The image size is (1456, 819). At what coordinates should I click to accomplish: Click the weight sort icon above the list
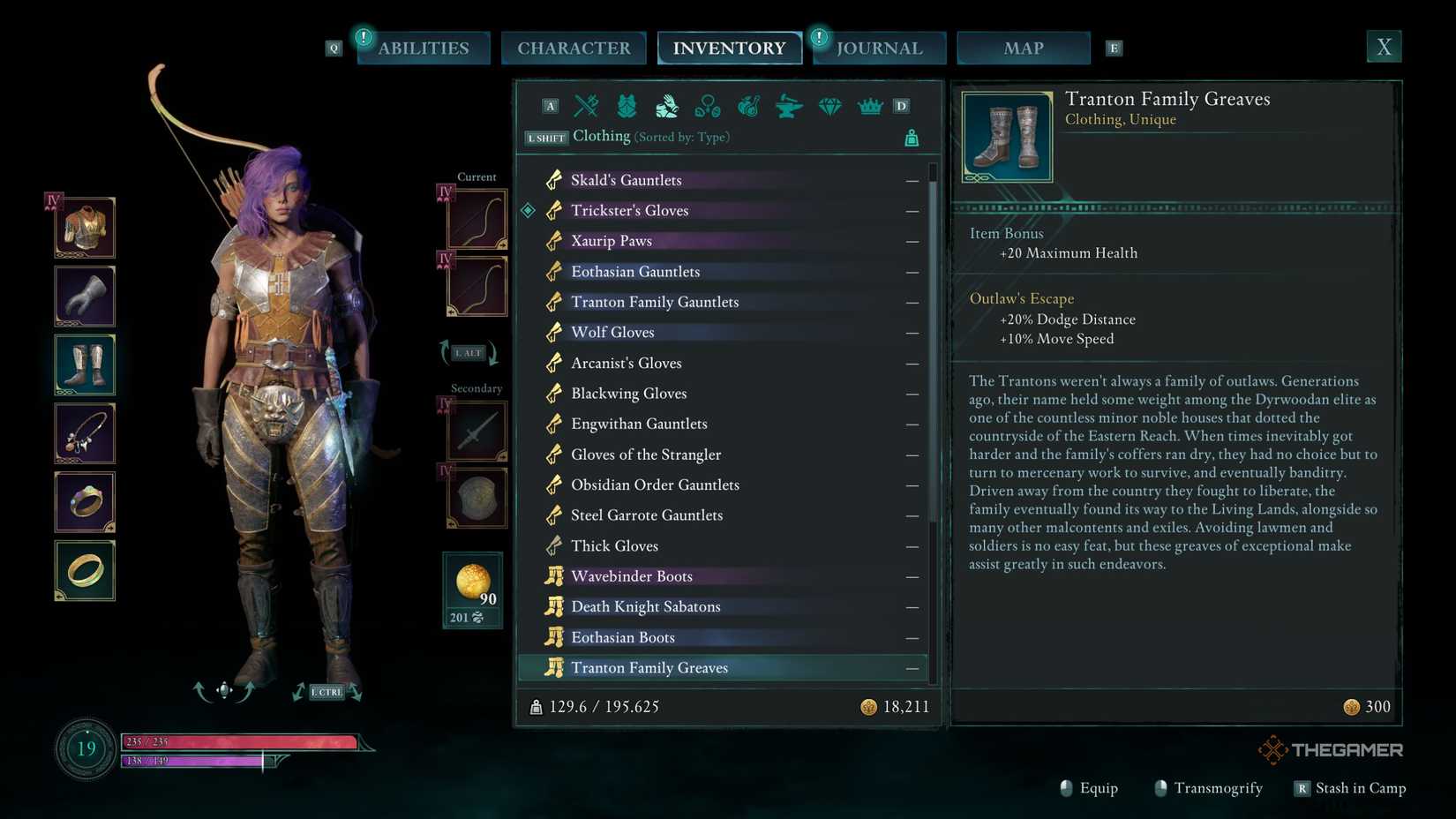pos(911,137)
